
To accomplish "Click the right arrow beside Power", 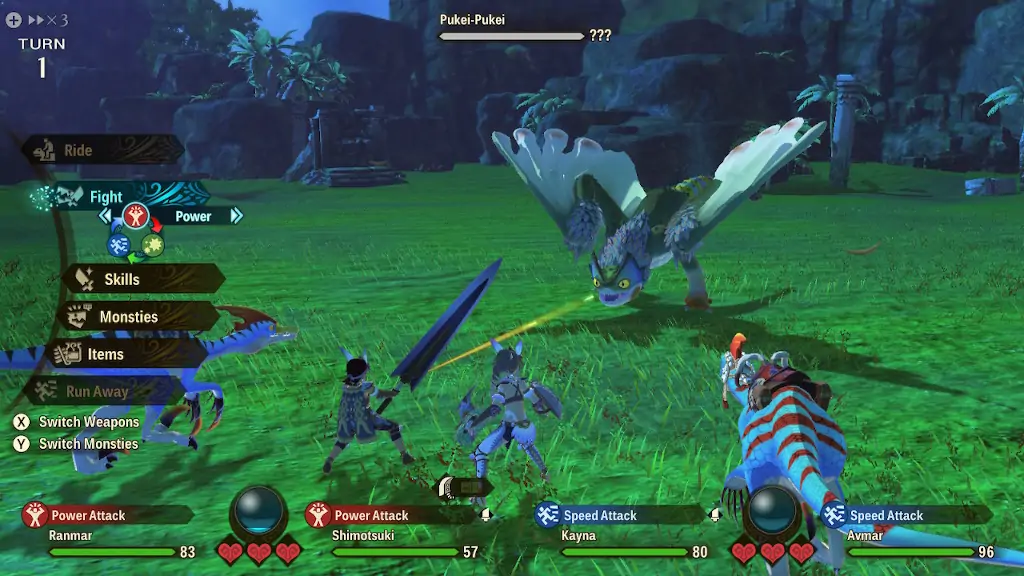I will 236,215.
